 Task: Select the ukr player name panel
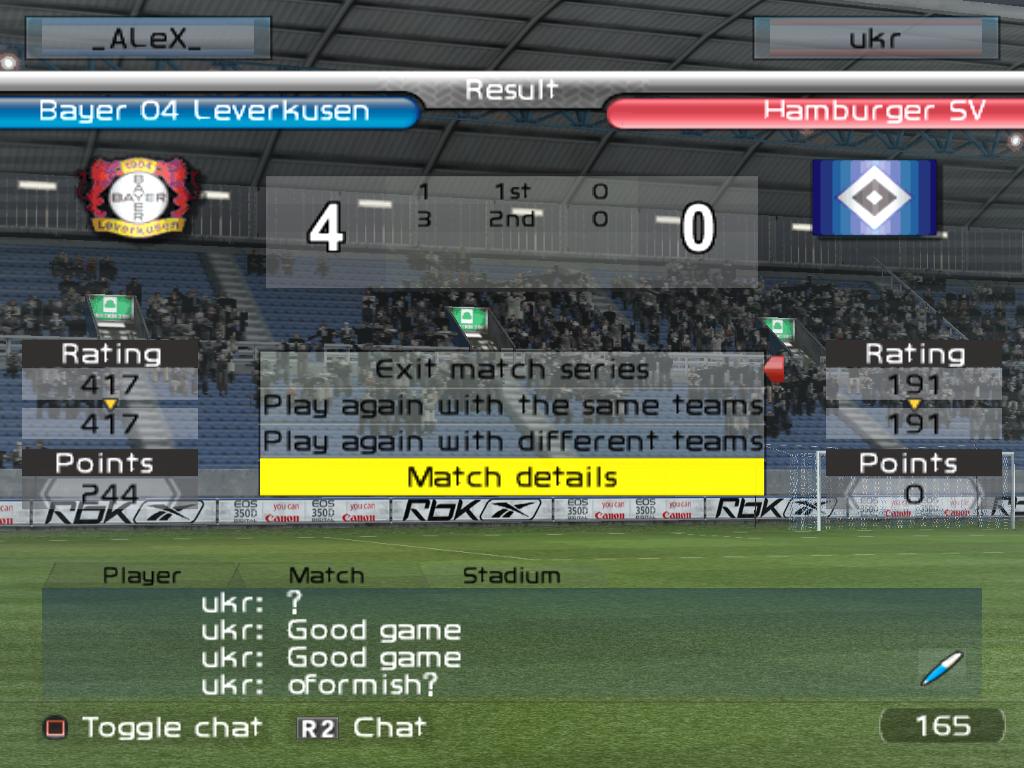[x=875, y=39]
